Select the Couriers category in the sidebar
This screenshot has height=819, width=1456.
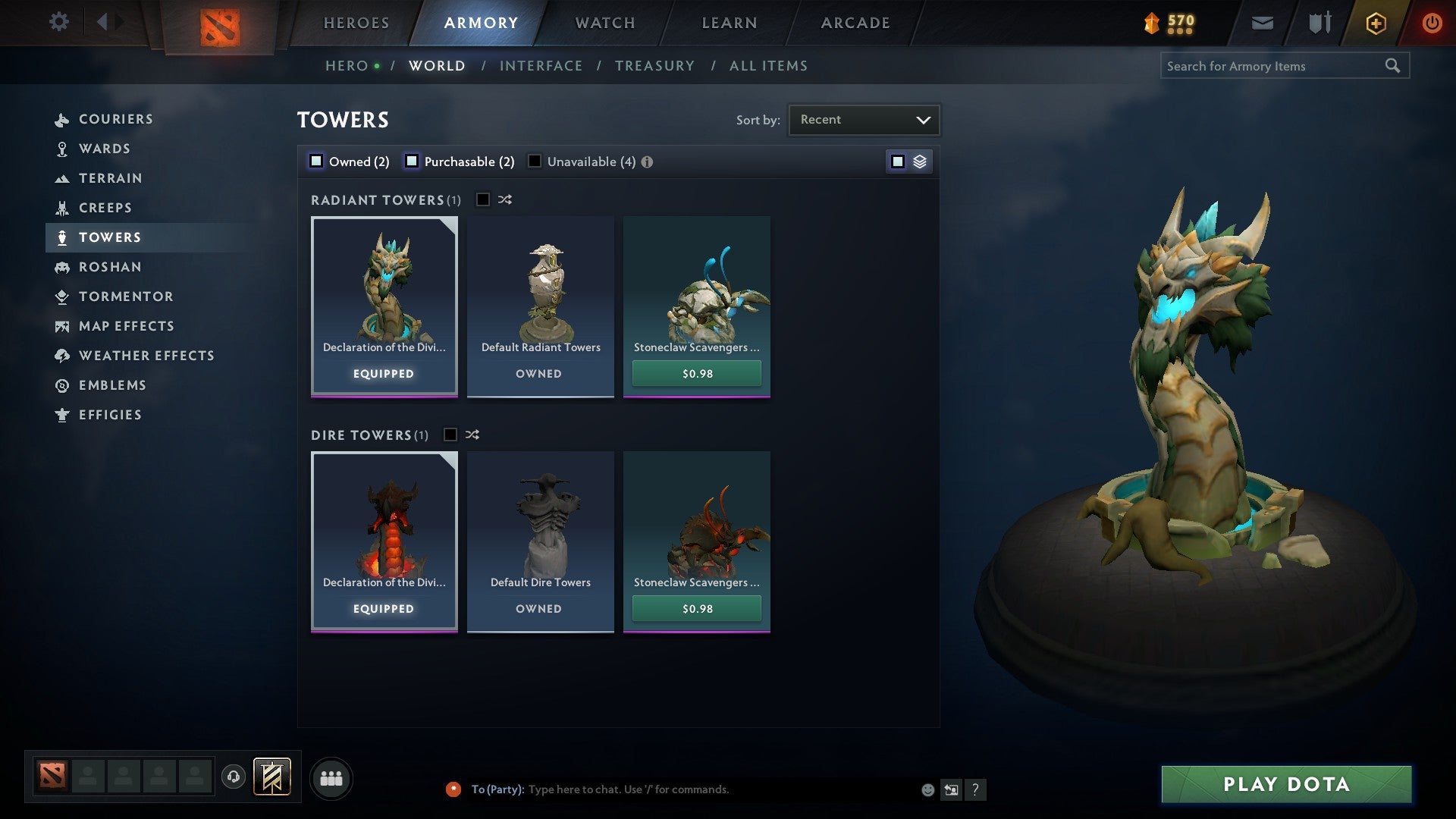point(116,119)
